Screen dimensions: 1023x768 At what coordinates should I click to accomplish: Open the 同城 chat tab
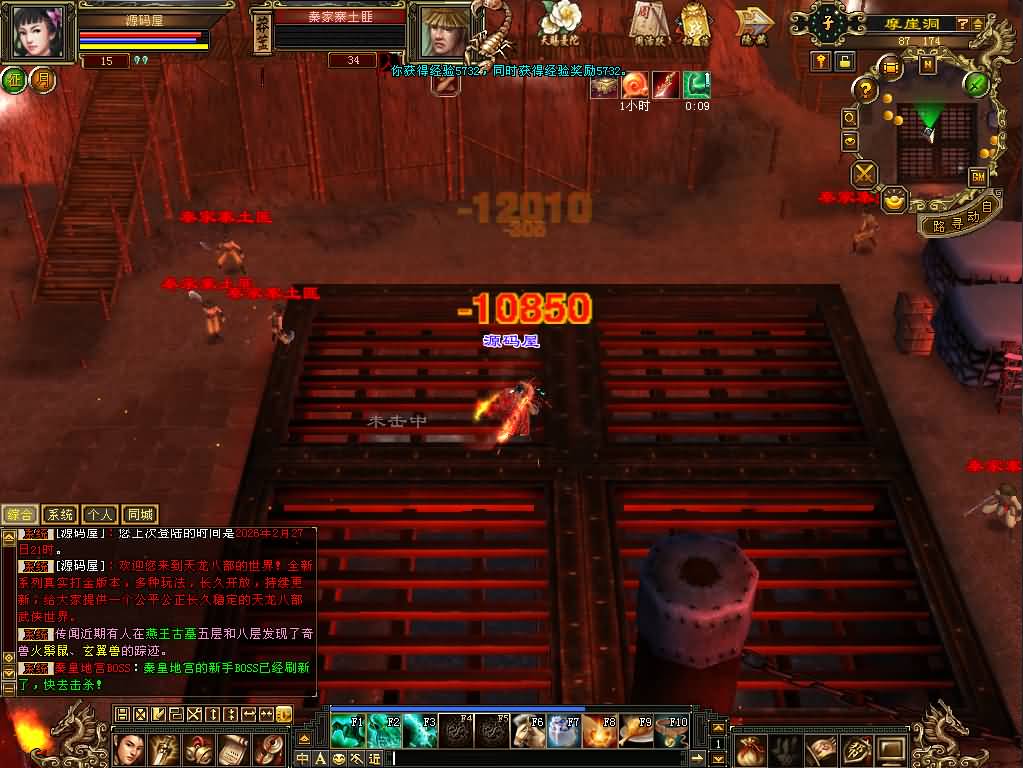tap(141, 514)
